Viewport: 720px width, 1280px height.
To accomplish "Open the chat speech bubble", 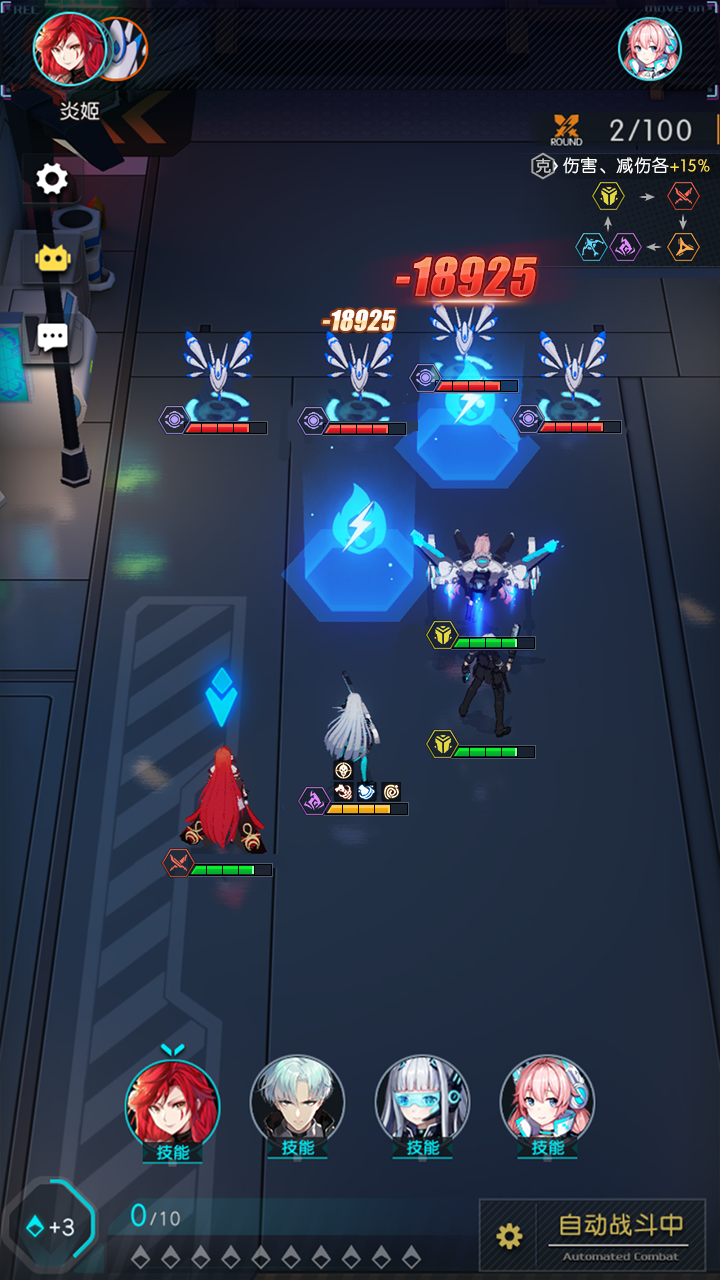I will (x=52, y=337).
